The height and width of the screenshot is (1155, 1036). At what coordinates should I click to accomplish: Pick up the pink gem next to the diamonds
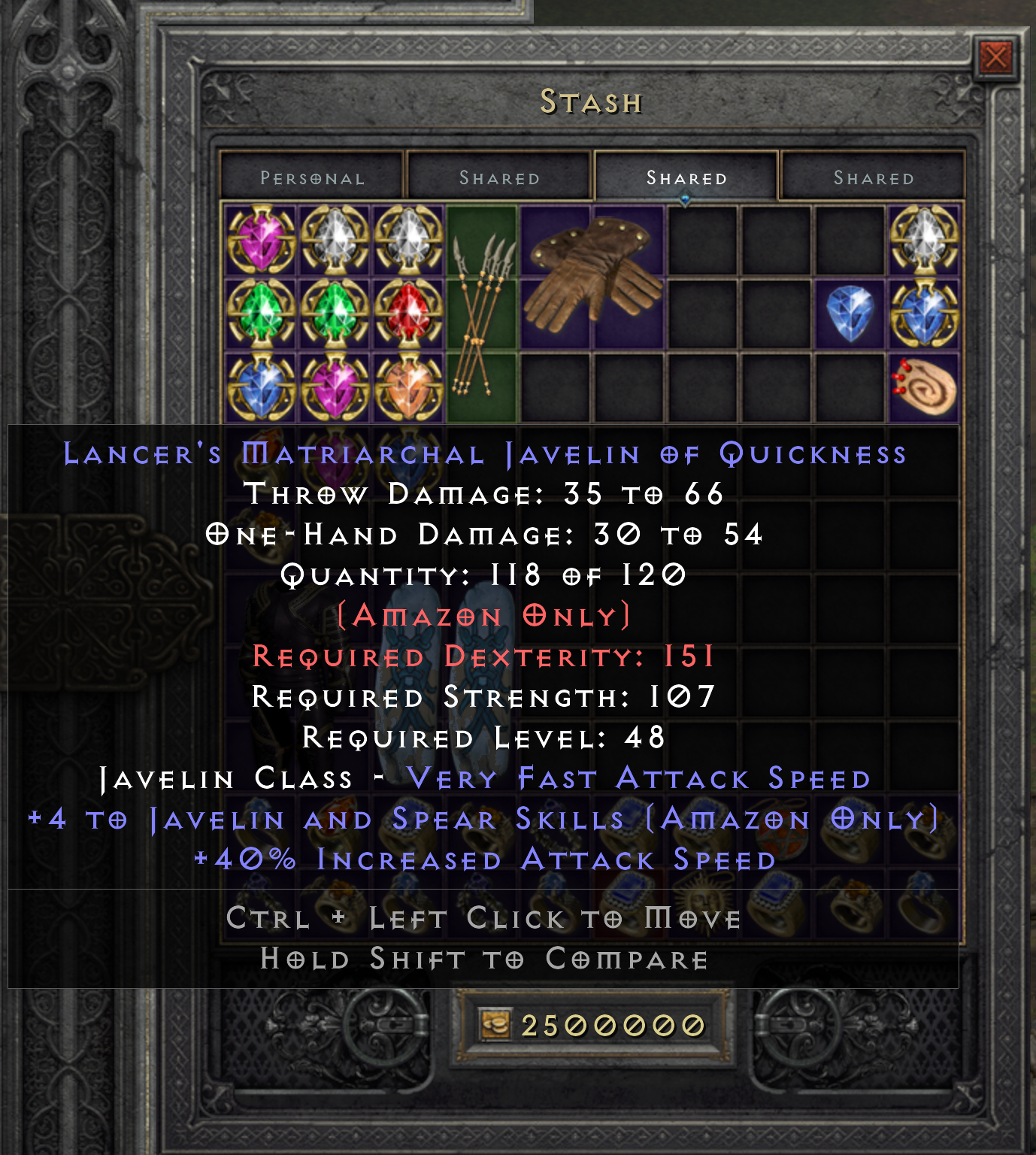(x=334, y=388)
